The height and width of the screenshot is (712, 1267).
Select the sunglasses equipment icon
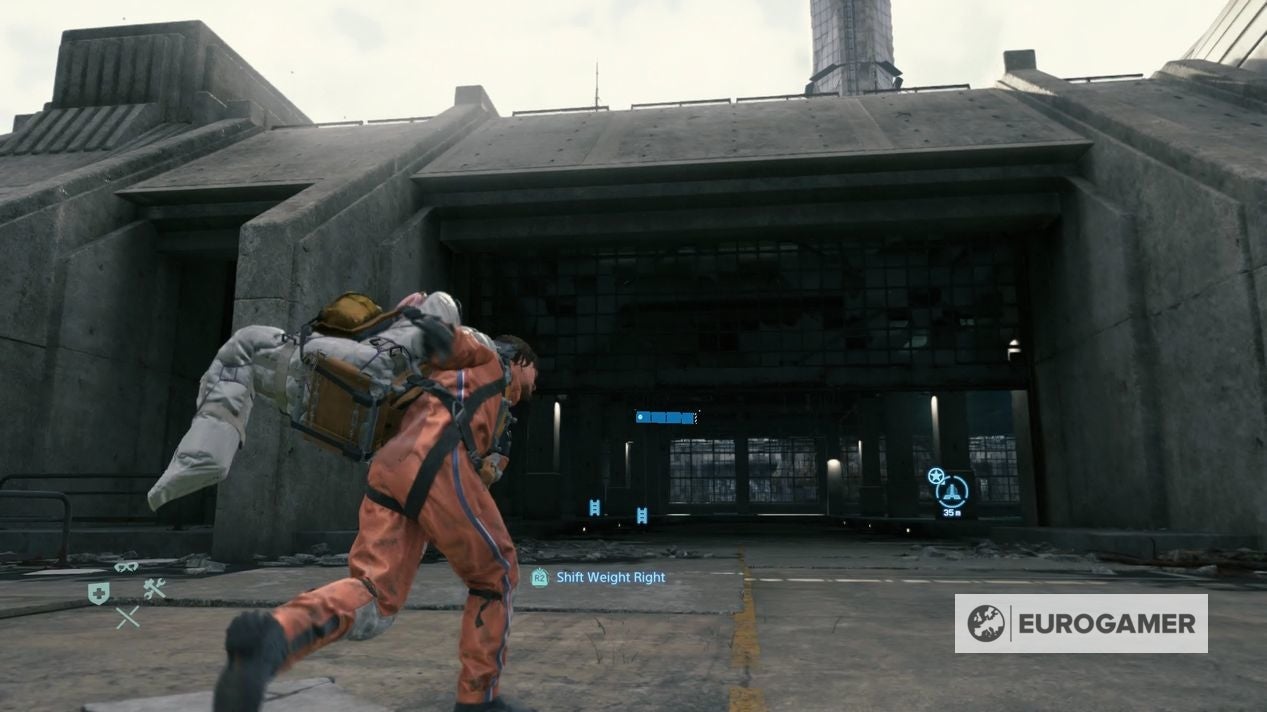tap(126, 566)
